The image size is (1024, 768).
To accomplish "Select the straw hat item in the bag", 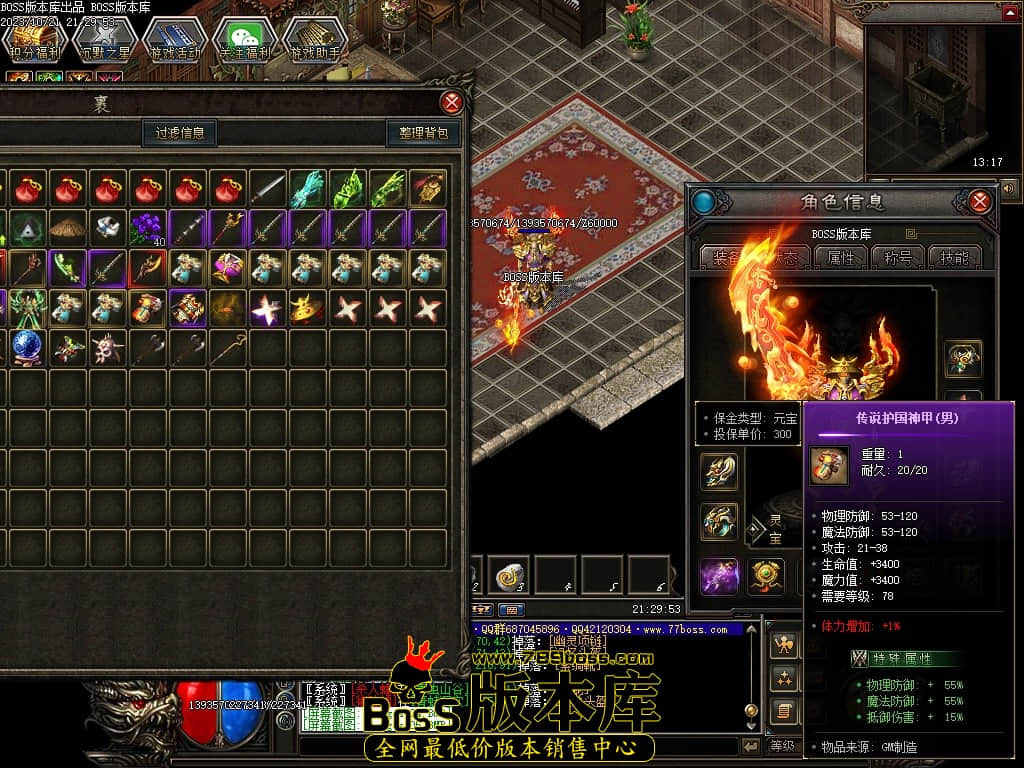I will (68, 228).
